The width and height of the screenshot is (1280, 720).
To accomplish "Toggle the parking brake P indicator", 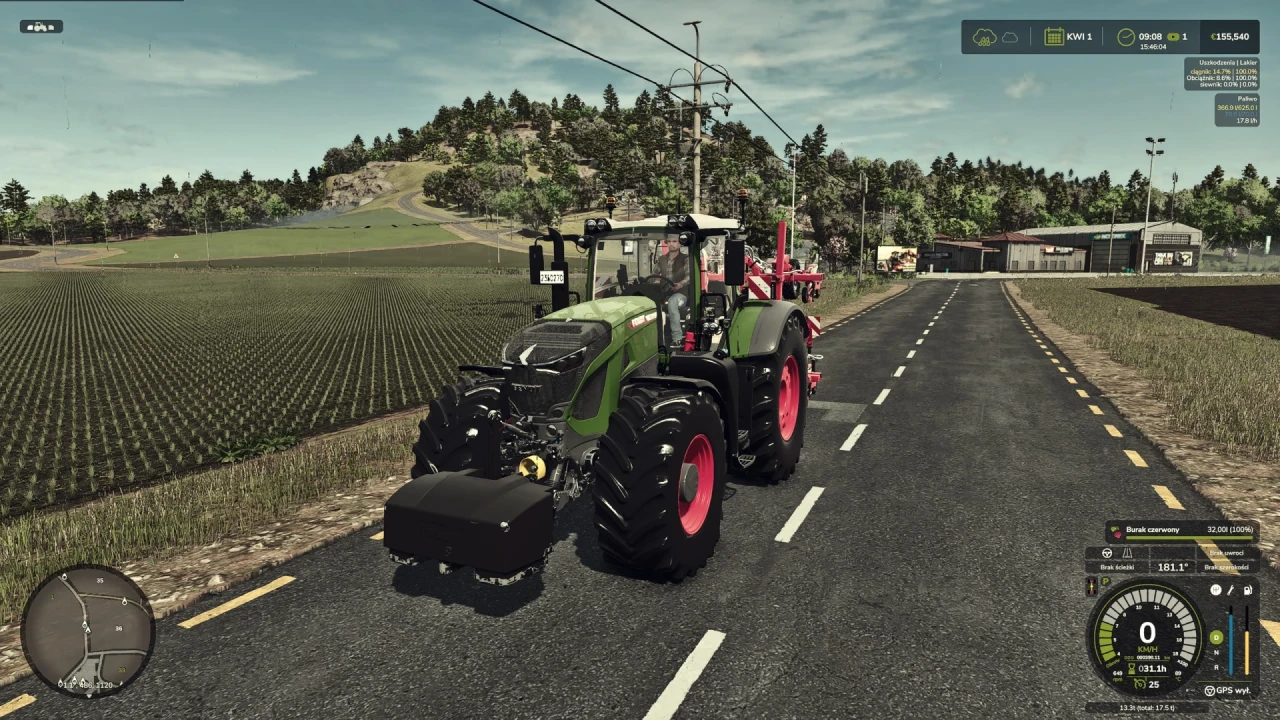I will click(x=1106, y=580).
